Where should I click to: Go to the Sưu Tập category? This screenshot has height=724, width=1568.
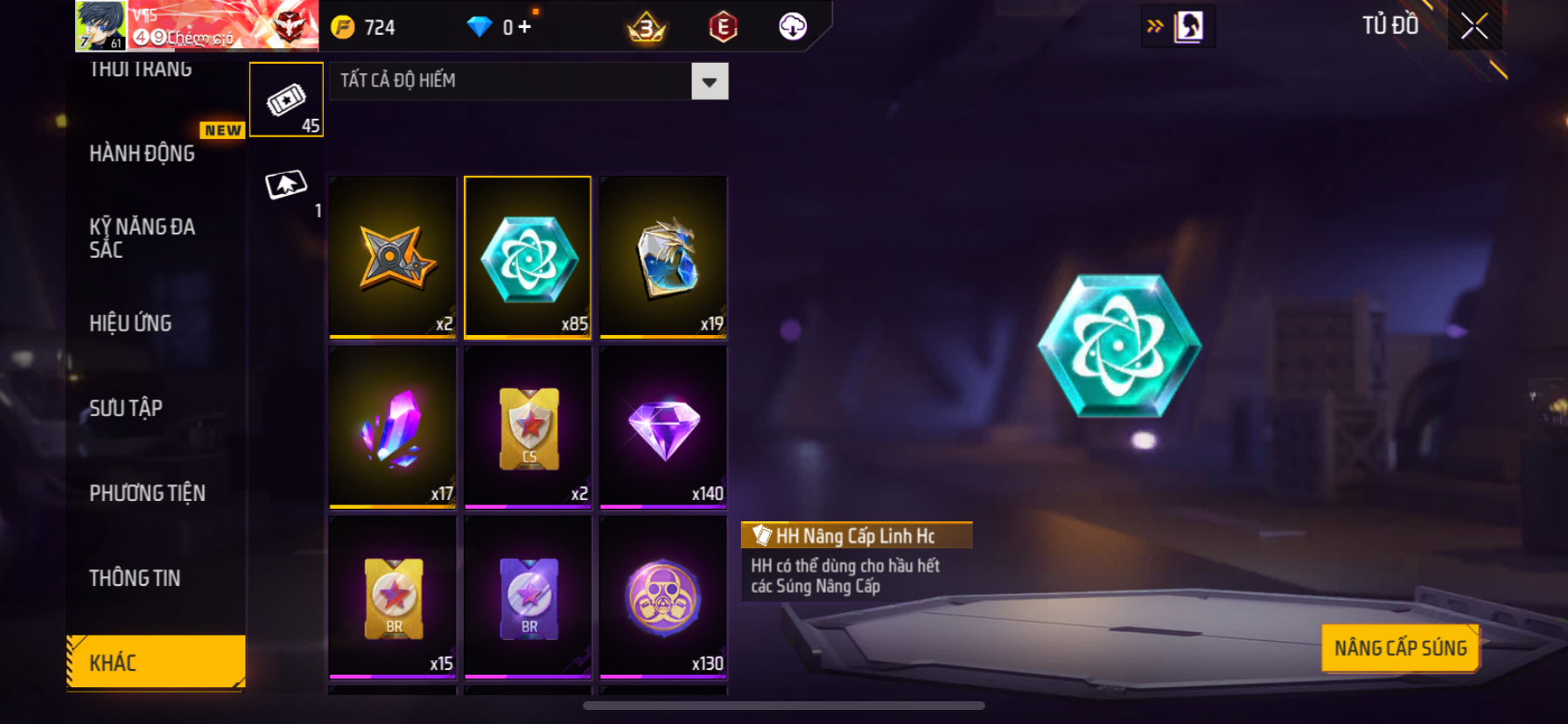pos(126,408)
